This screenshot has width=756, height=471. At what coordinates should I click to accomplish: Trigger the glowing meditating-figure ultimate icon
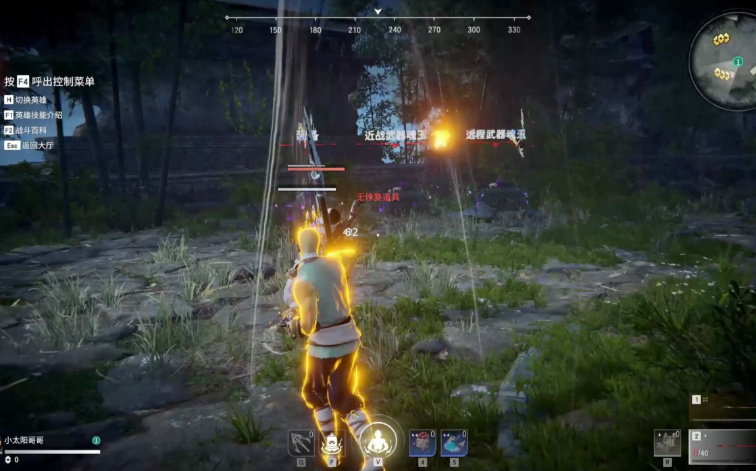click(x=378, y=439)
